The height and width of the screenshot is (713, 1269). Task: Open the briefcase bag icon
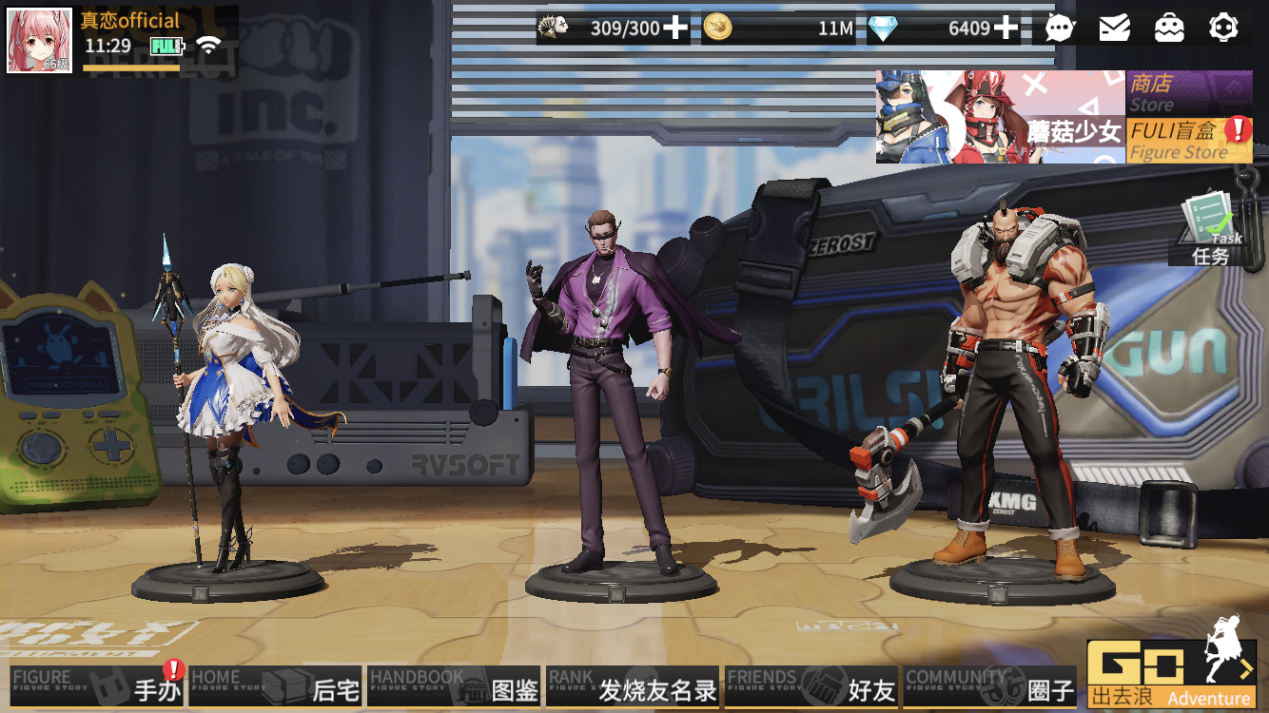click(1169, 28)
